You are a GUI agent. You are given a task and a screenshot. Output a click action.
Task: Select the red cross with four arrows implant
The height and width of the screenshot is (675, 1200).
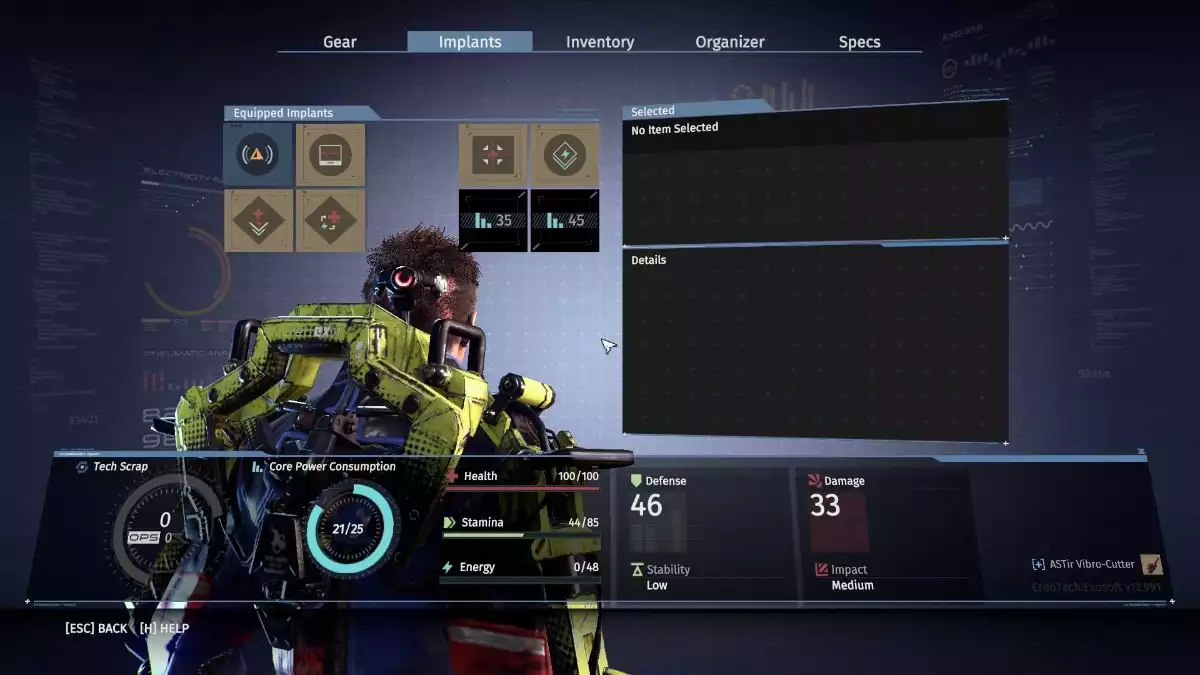point(493,155)
